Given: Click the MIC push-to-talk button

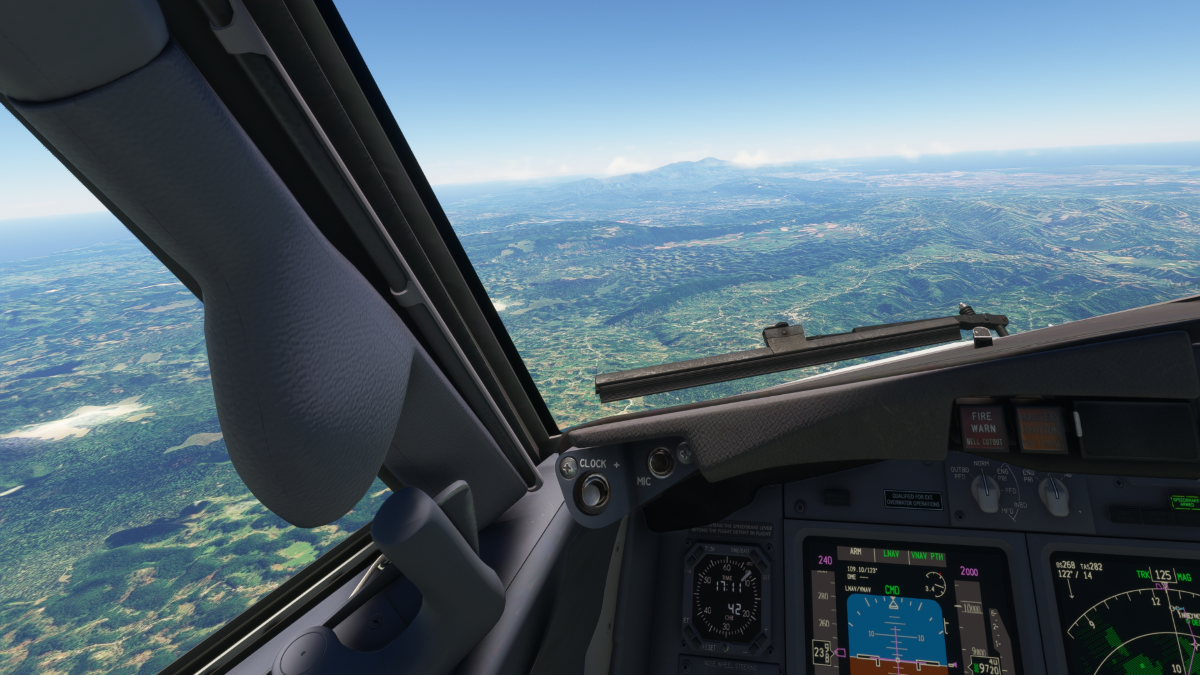Looking at the screenshot, I should (660, 462).
